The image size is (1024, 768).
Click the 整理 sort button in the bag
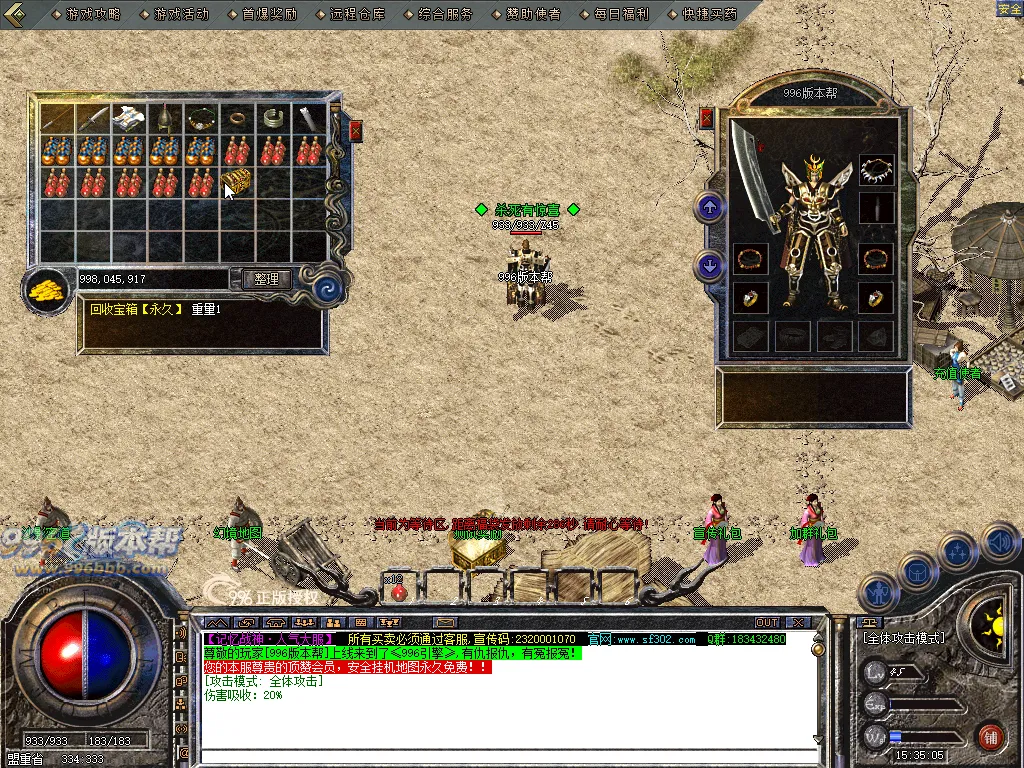[266, 279]
